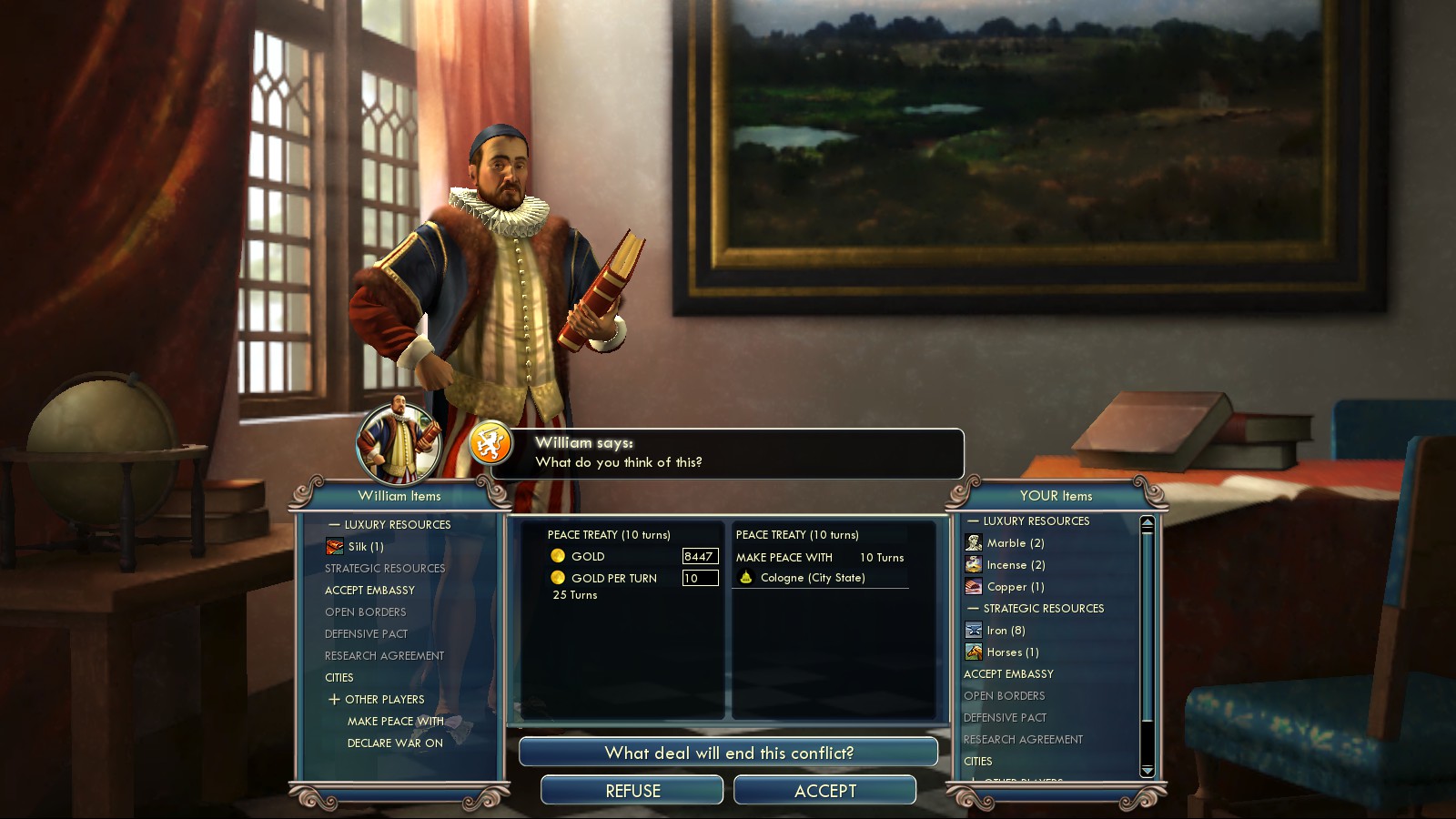Edit the lump-sum Gold amount field

(x=700, y=556)
